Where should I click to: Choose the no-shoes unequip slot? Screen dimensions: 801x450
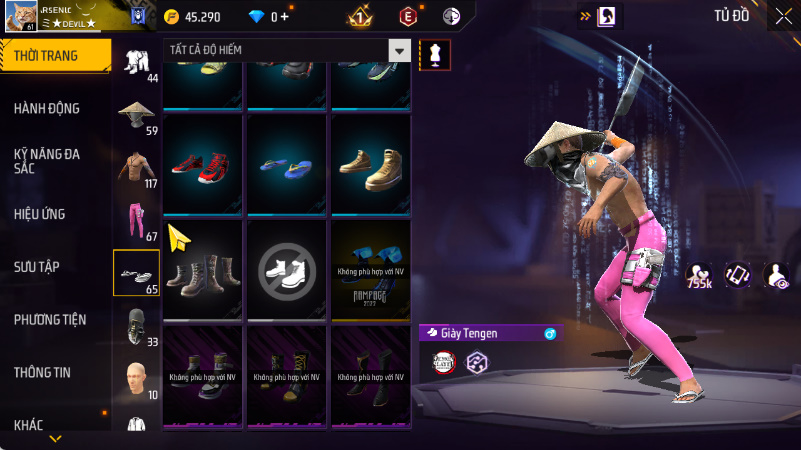click(287, 270)
